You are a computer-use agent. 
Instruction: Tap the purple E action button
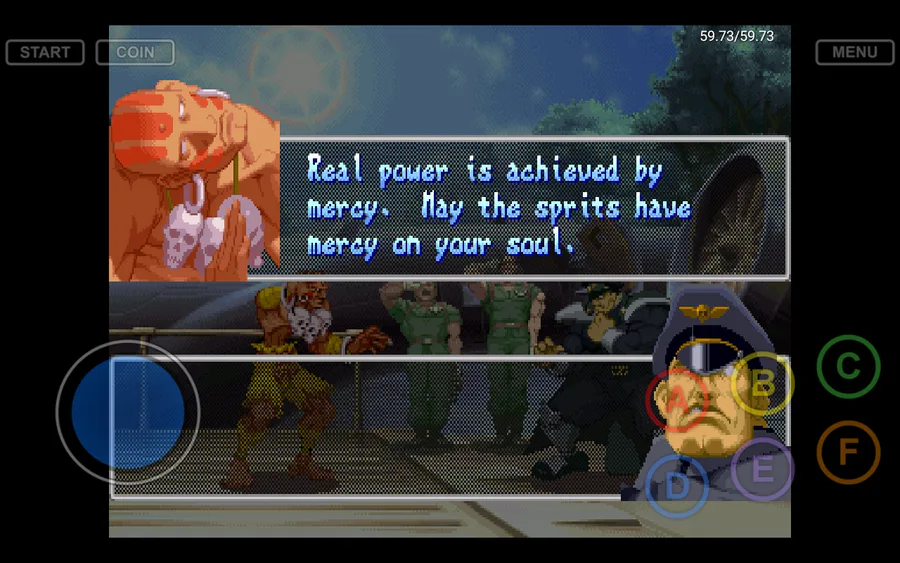point(762,469)
